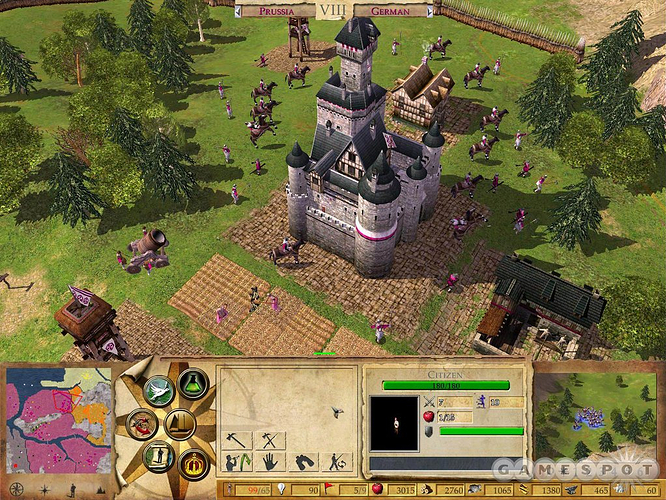The image size is (666, 500).
Task: Click the standing figure portrait button
Action: click(157, 457)
